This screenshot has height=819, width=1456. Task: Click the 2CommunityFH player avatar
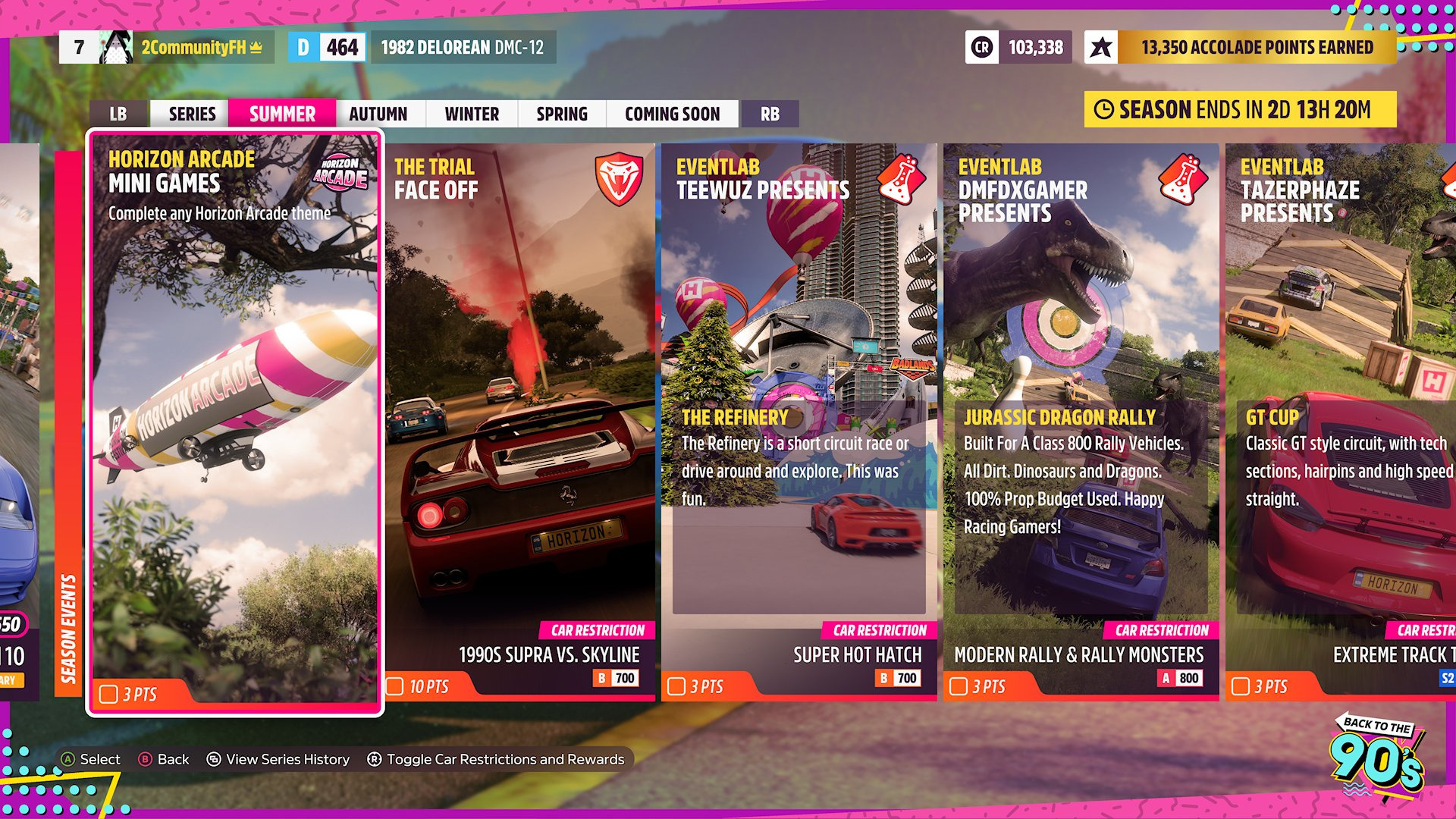click(115, 45)
